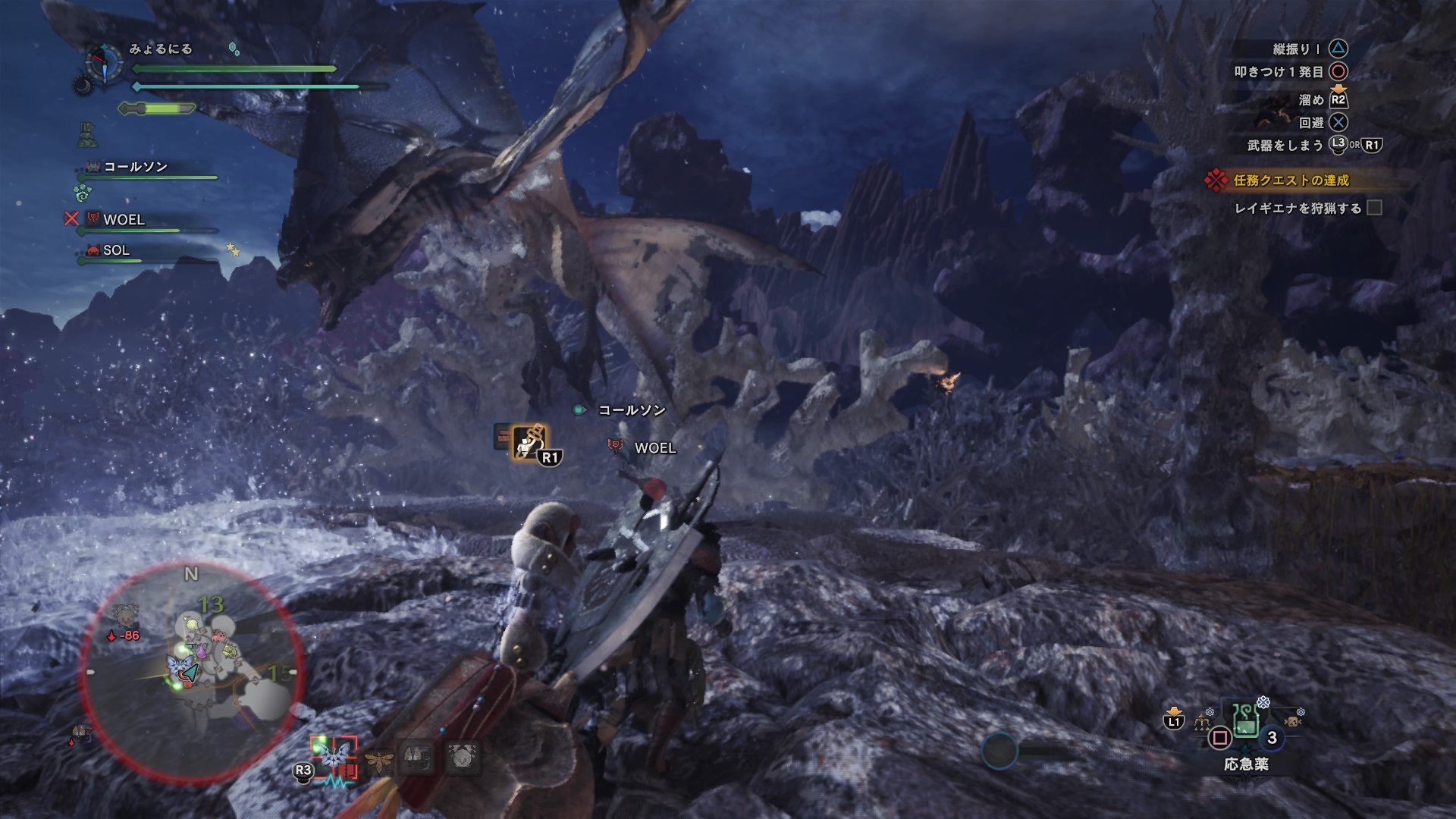Open the compass on the top-left HUD
The image size is (1456, 819).
pos(104,62)
